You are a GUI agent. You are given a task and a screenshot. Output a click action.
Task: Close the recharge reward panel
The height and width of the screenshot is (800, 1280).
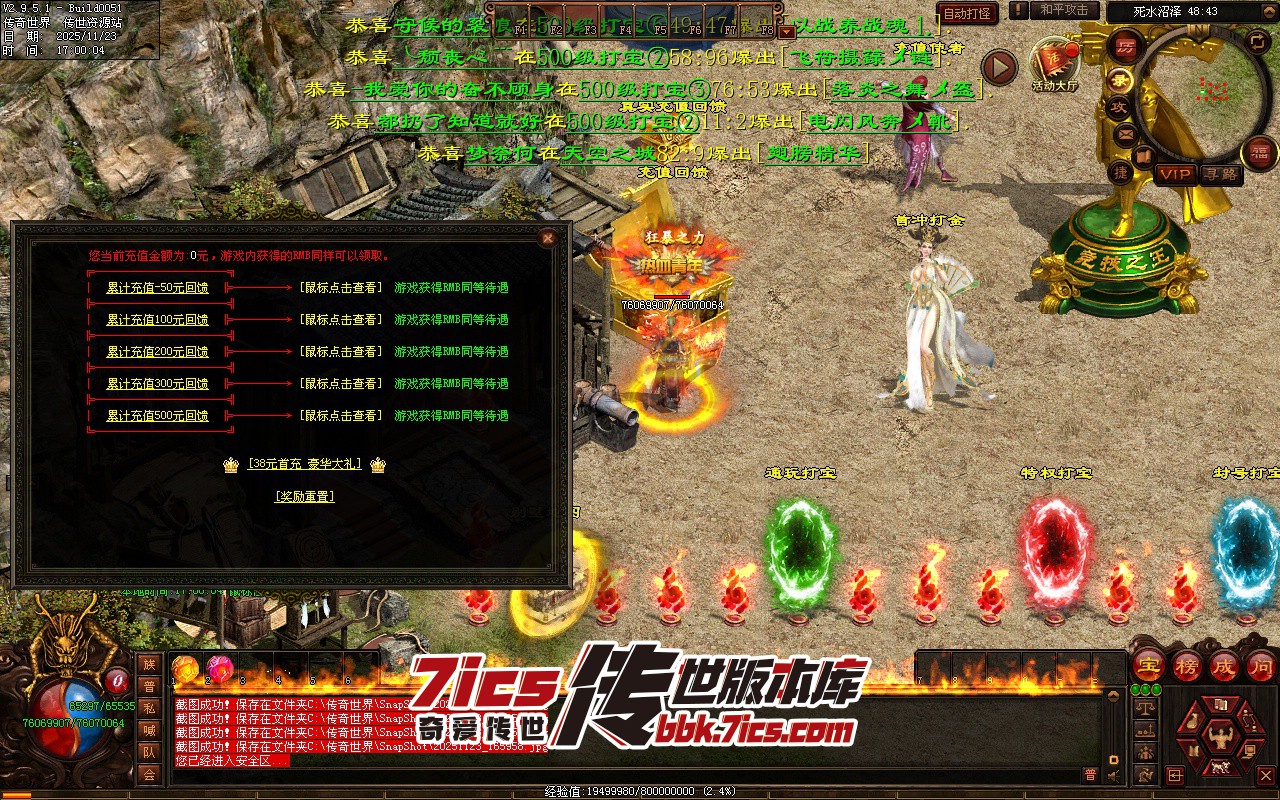coord(547,238)
